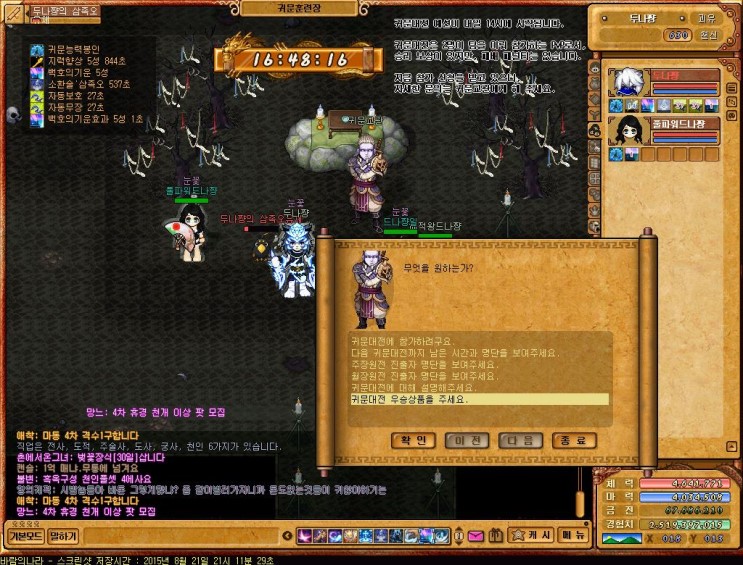This screenshot has height=565, width=743.
Task: Select the '월장원전 진출자 명단' option
Action: coord(410,376)
